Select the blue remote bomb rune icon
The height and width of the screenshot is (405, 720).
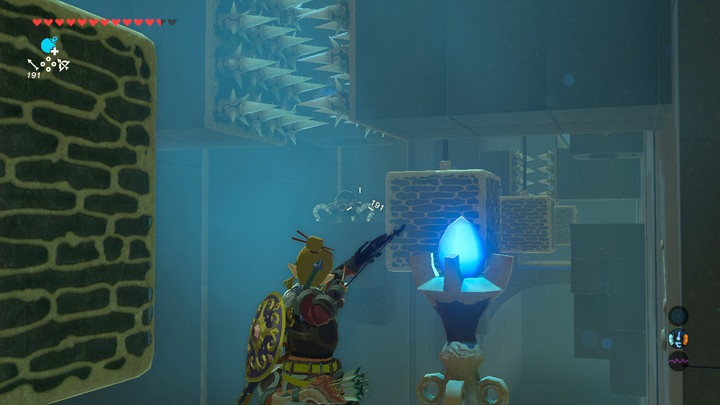(48, 45)
